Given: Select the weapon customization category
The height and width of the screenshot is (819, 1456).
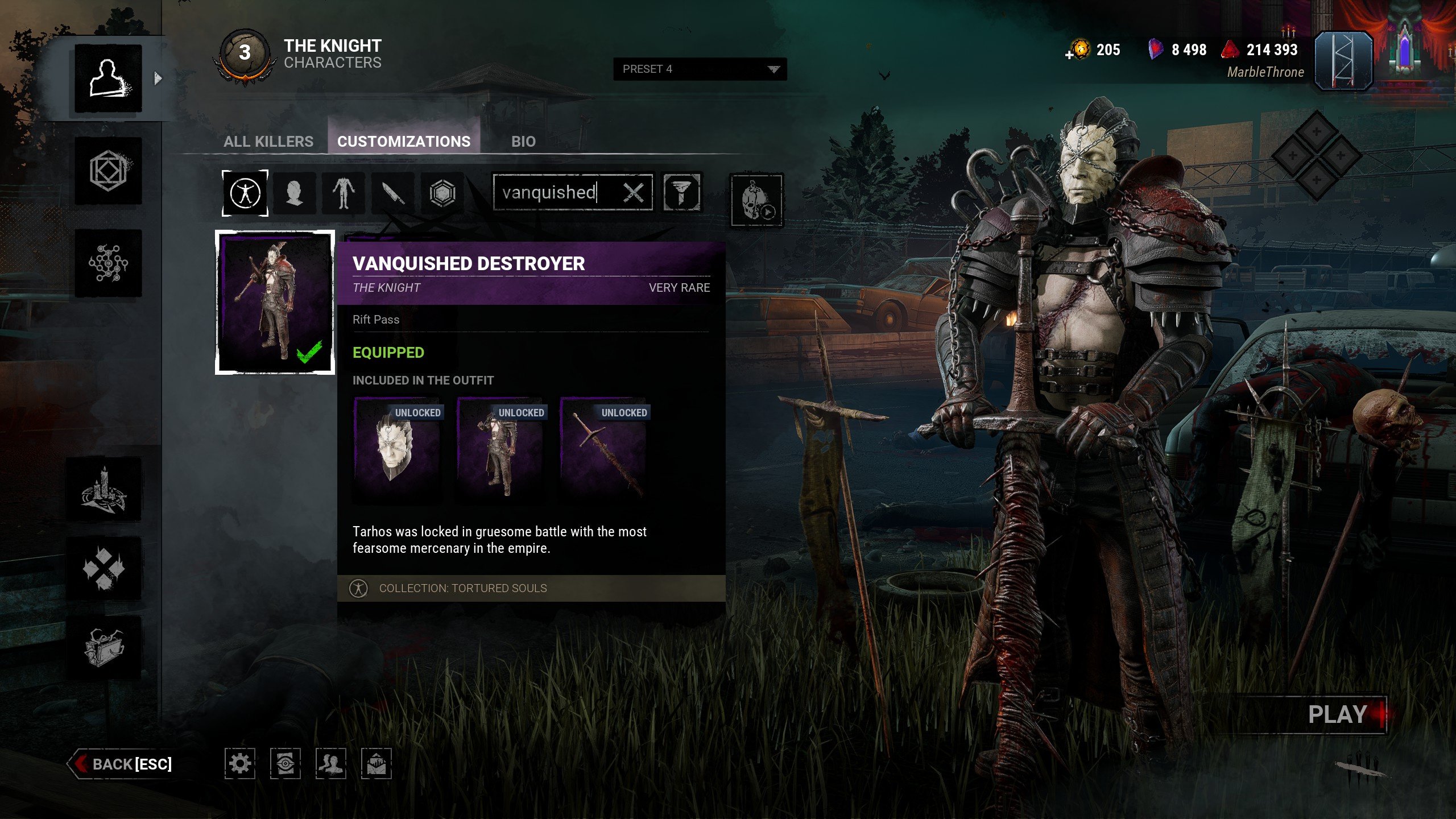Looking at the screenshot, I should (393, 193).
